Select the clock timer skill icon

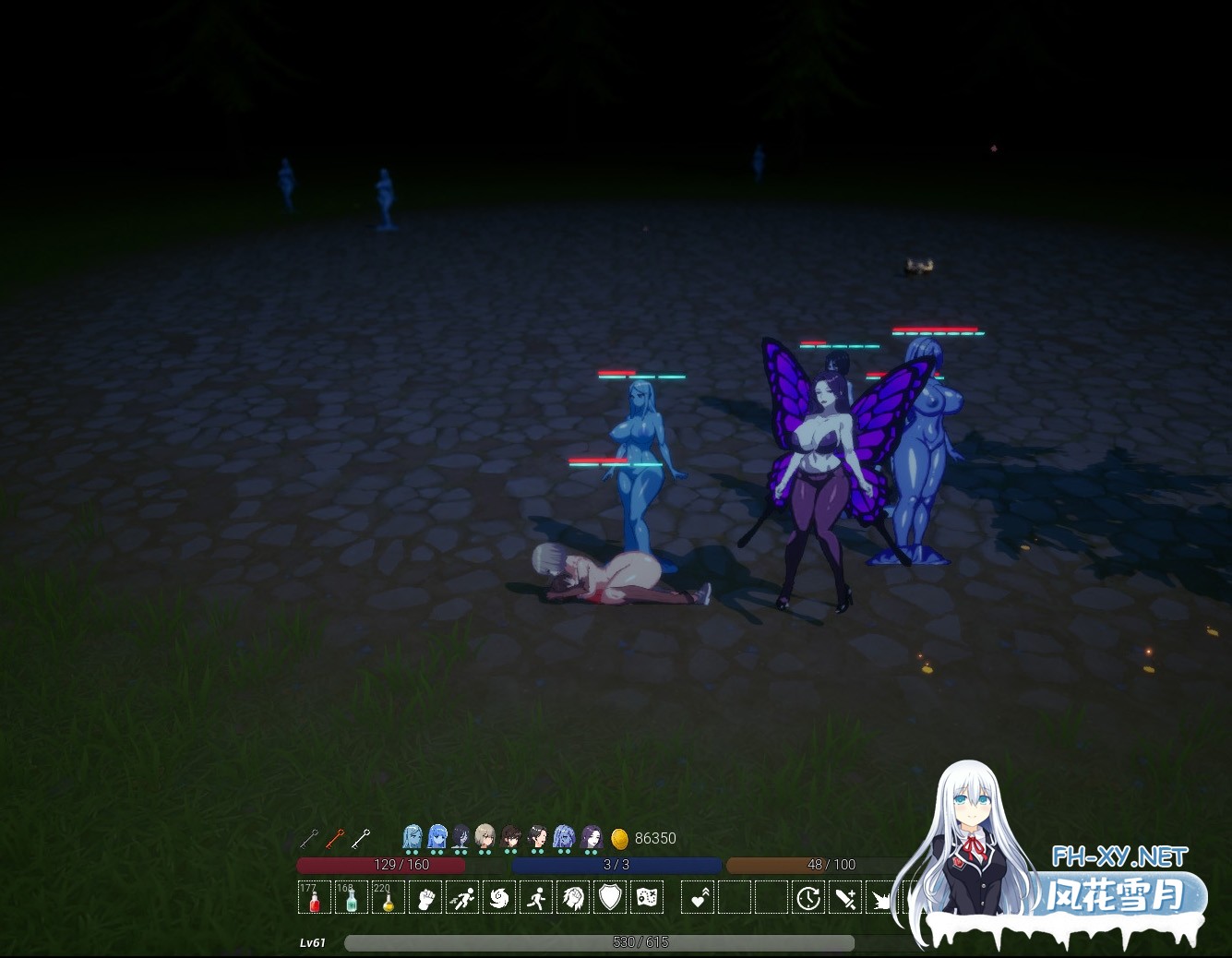tap(808, 897)
